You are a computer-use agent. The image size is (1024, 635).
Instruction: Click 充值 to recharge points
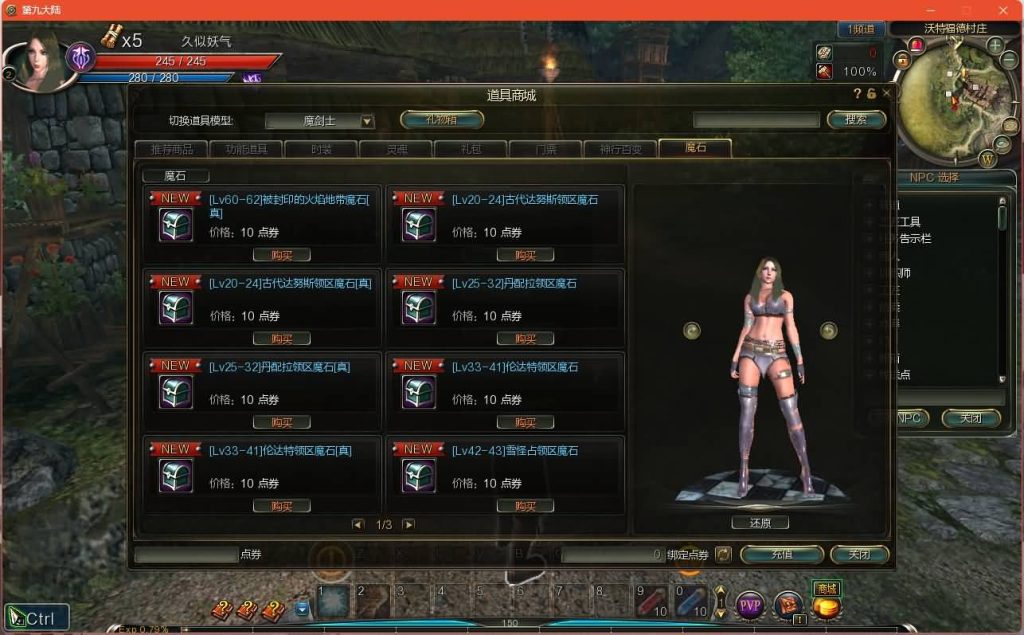point(782,554)
